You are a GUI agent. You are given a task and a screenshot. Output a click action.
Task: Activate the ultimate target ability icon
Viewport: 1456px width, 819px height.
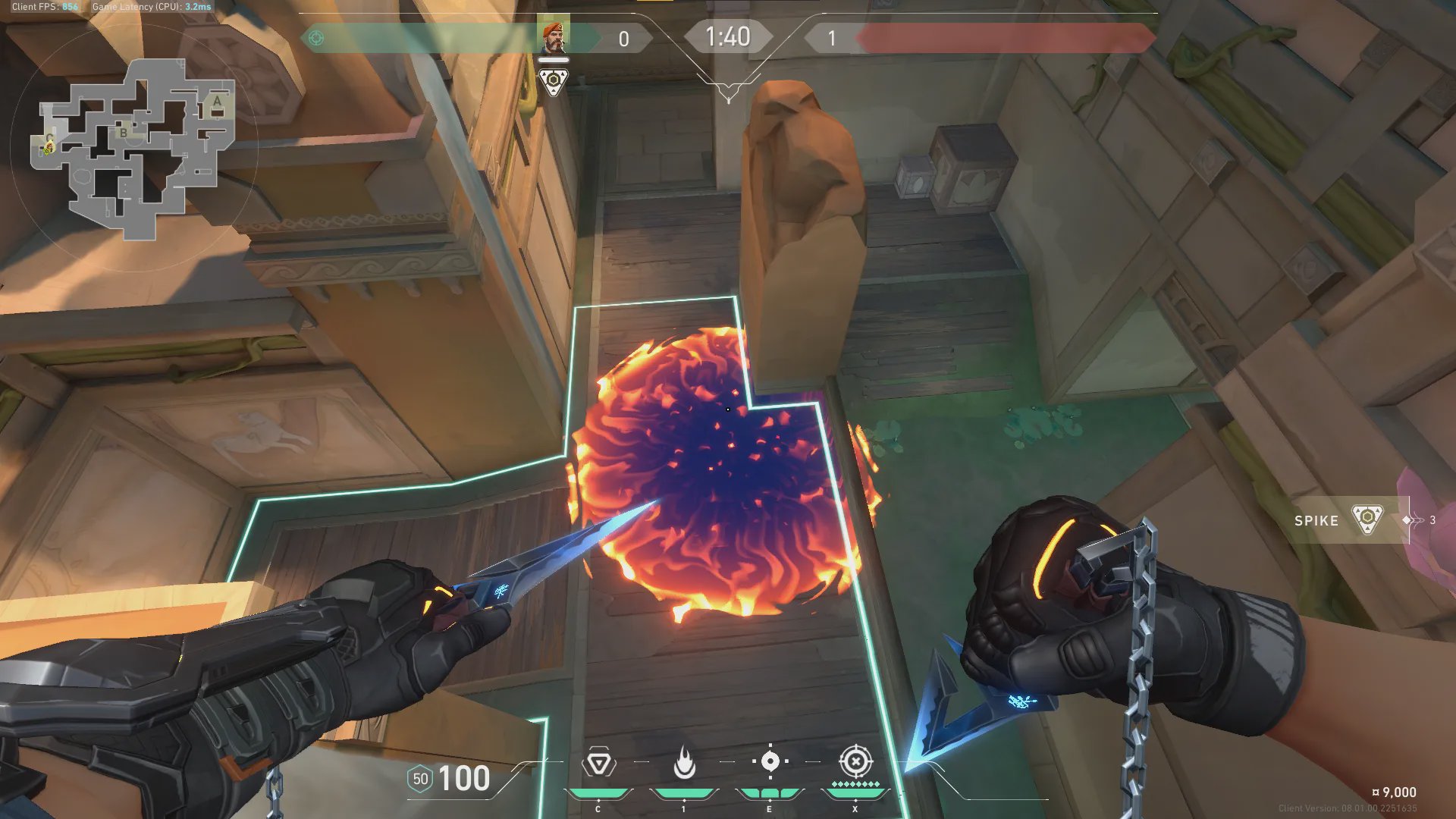[855, 761]
